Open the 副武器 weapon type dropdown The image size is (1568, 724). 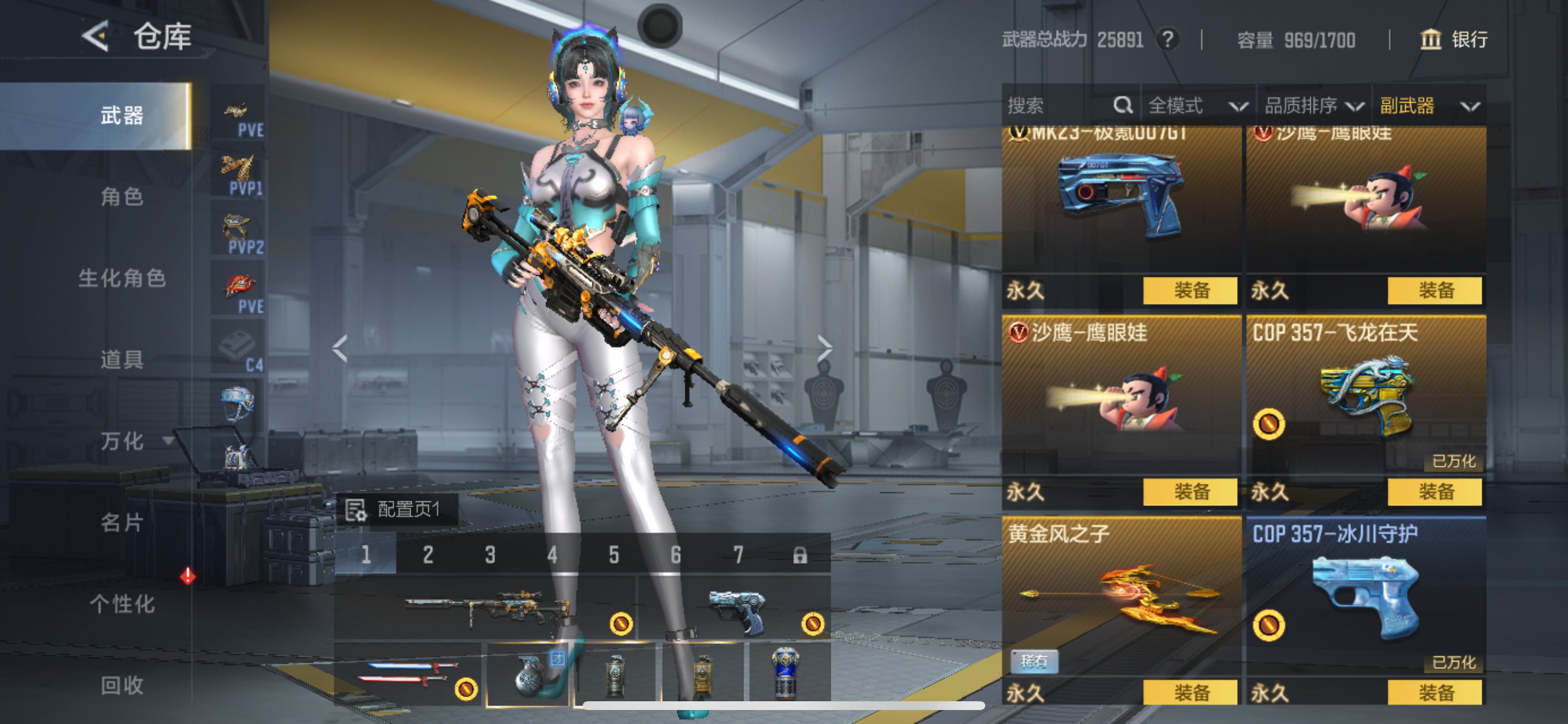pos(1424,105)
